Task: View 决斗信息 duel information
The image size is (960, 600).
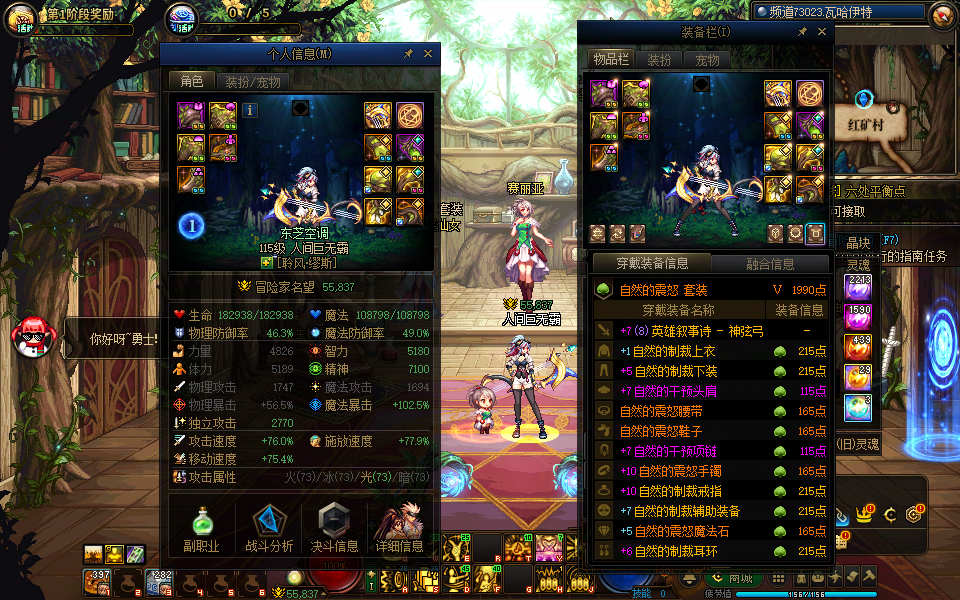Action: tap(334, 526)
